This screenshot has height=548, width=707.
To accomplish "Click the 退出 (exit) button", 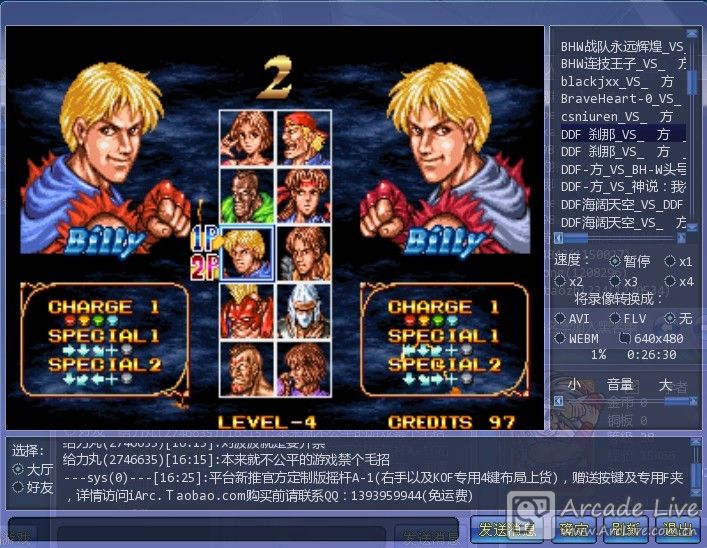I will pos(678,530).
